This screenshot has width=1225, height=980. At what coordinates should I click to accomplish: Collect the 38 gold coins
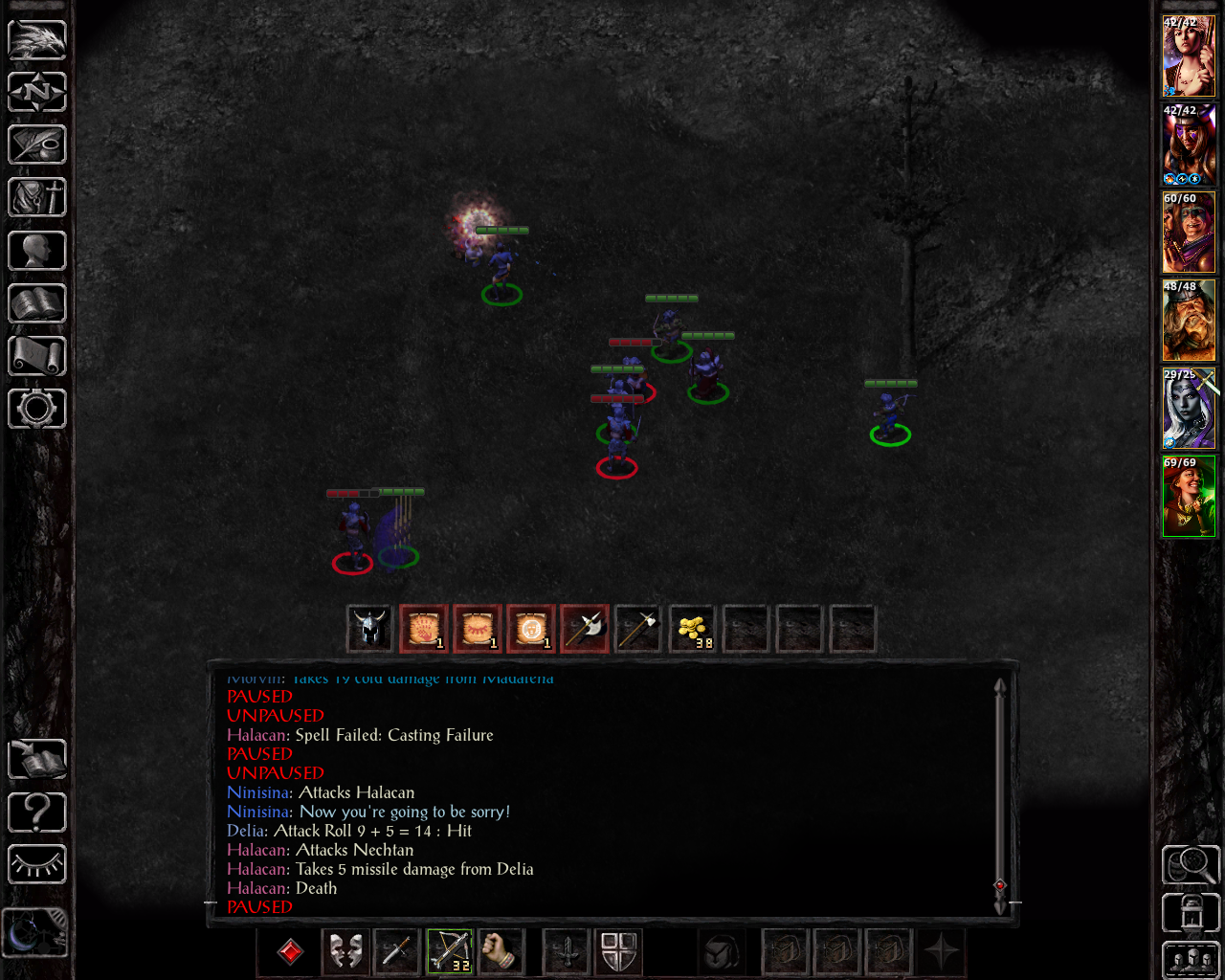pyautogui.click(x=692, y=629)
